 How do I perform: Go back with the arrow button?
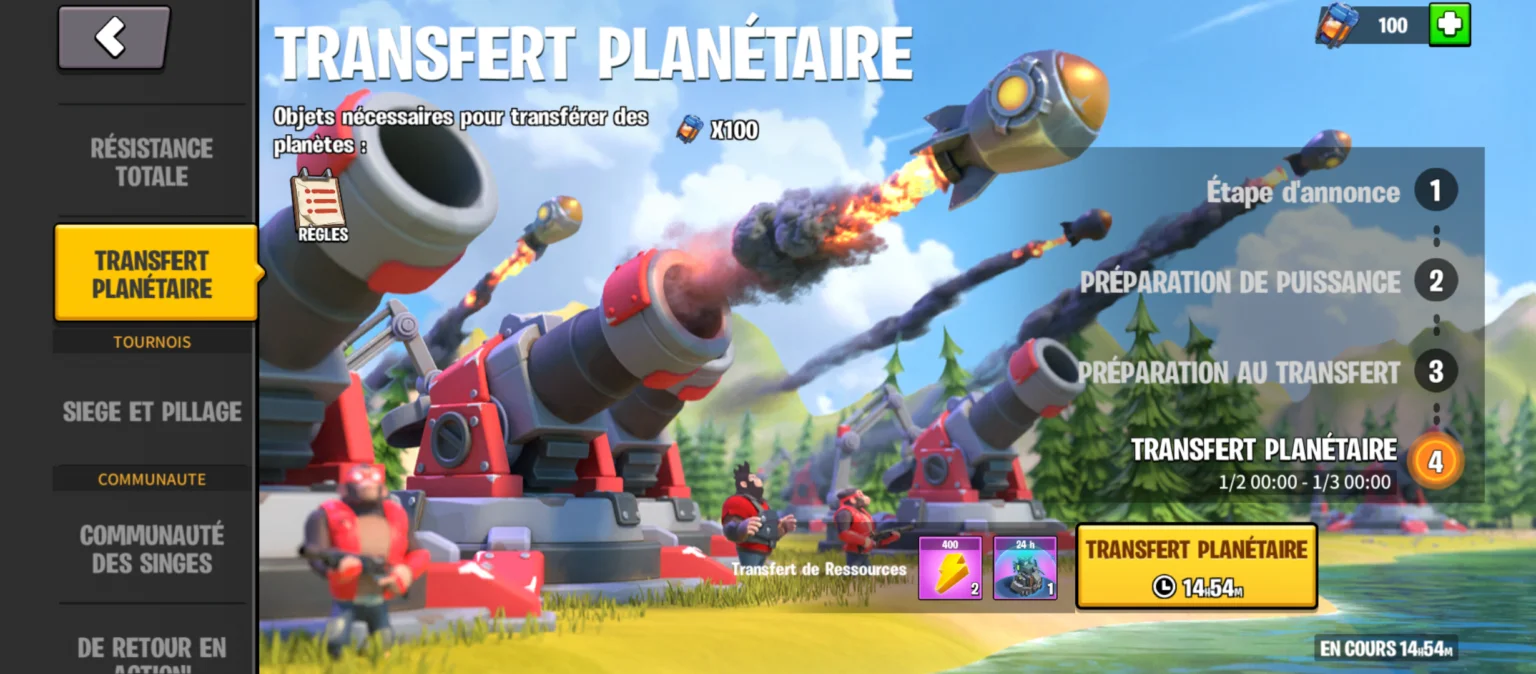pos(113,38)
